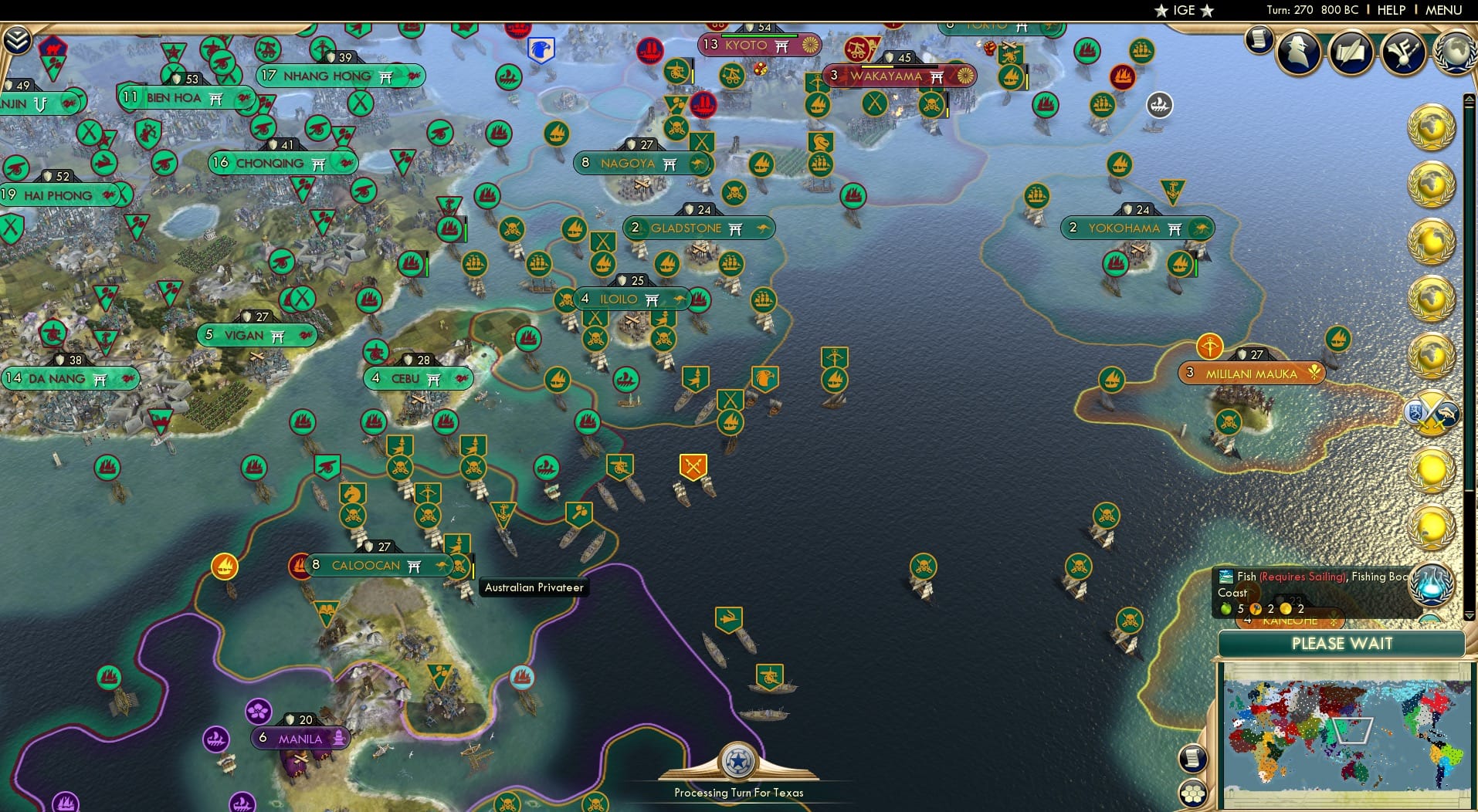Click the blue flask technology notification icon
Screen dimensions: 1478x812
[1432, 587]
